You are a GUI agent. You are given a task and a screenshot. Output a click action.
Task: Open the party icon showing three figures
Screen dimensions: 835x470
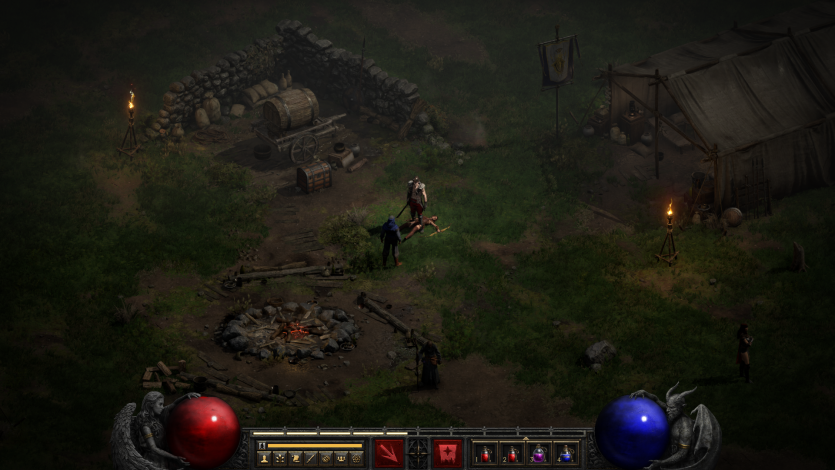[340, 458]
